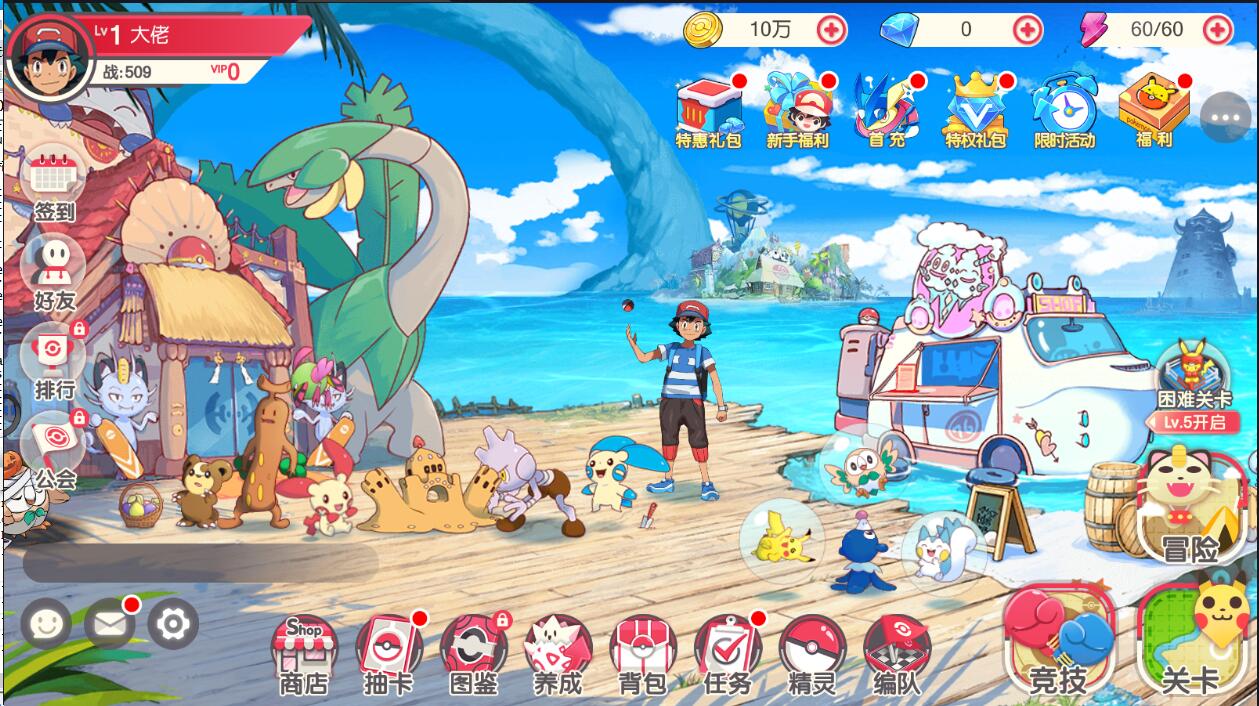Screen dimensions: 1259x706
Task: Open the mail envelope inbox
Action: (x=109, y=625)
